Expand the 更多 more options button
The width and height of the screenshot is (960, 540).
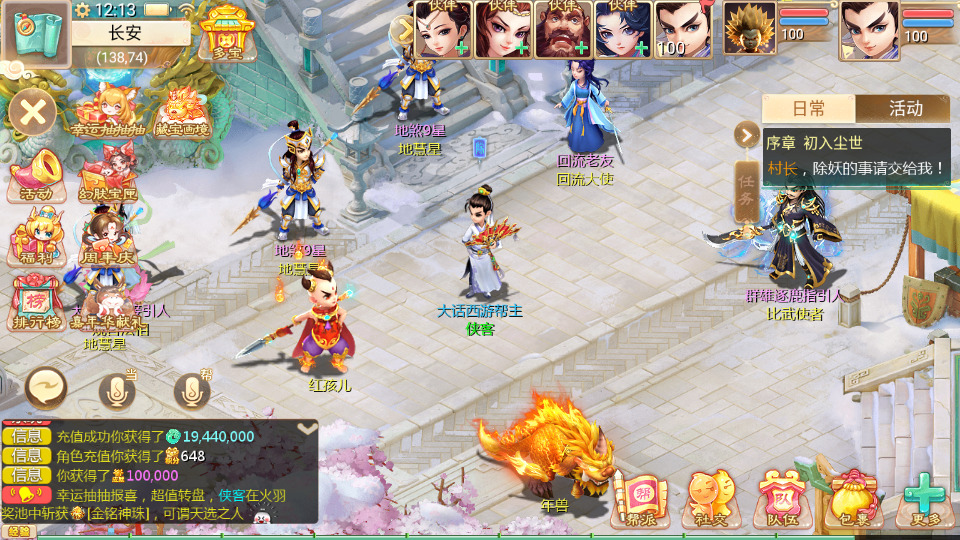point(924,496)
